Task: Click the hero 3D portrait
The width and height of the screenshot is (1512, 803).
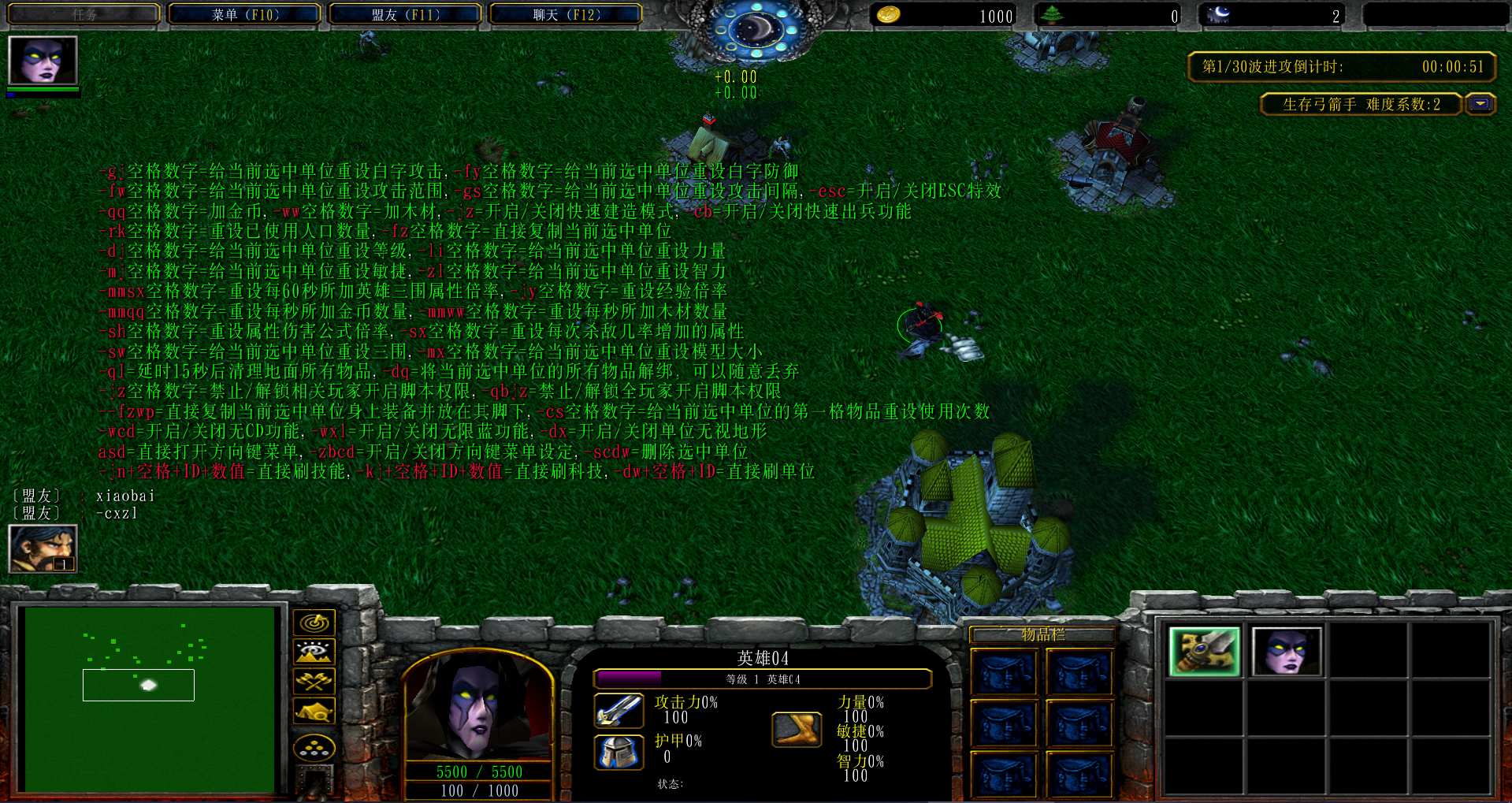Action: coord(477,705)
